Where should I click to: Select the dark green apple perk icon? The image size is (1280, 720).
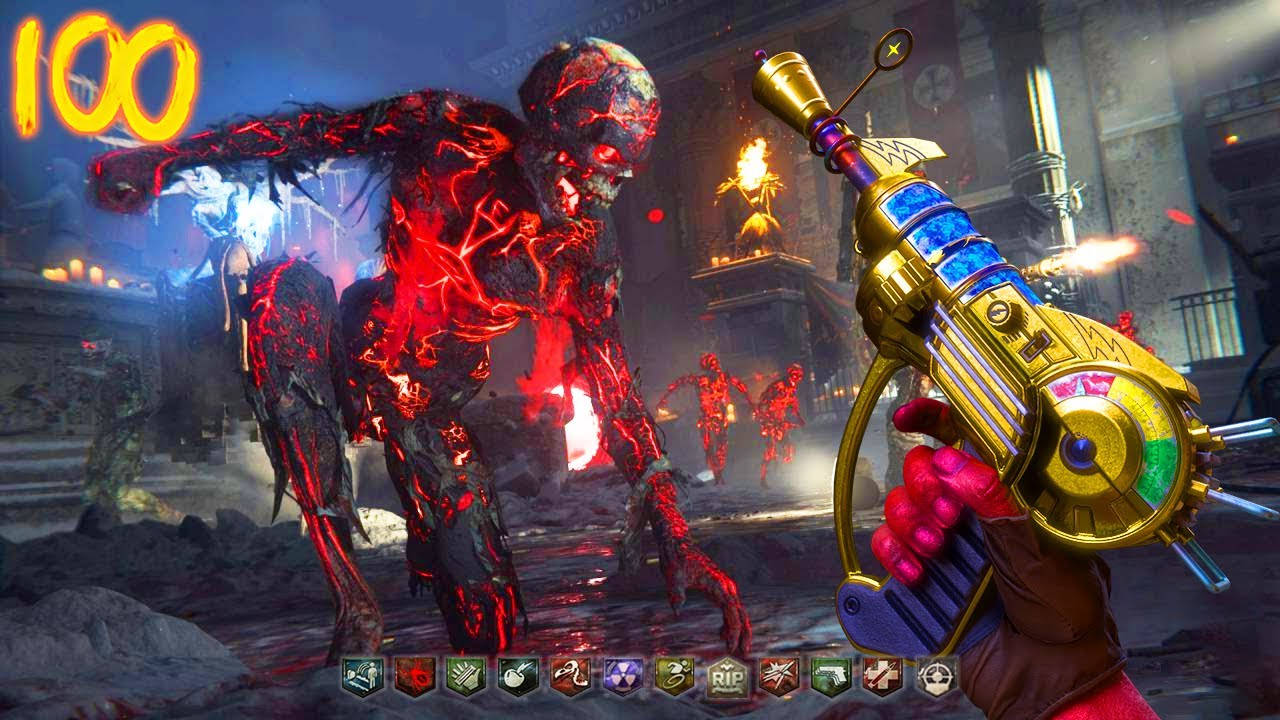pyautogui.click(x=518, y=677)
